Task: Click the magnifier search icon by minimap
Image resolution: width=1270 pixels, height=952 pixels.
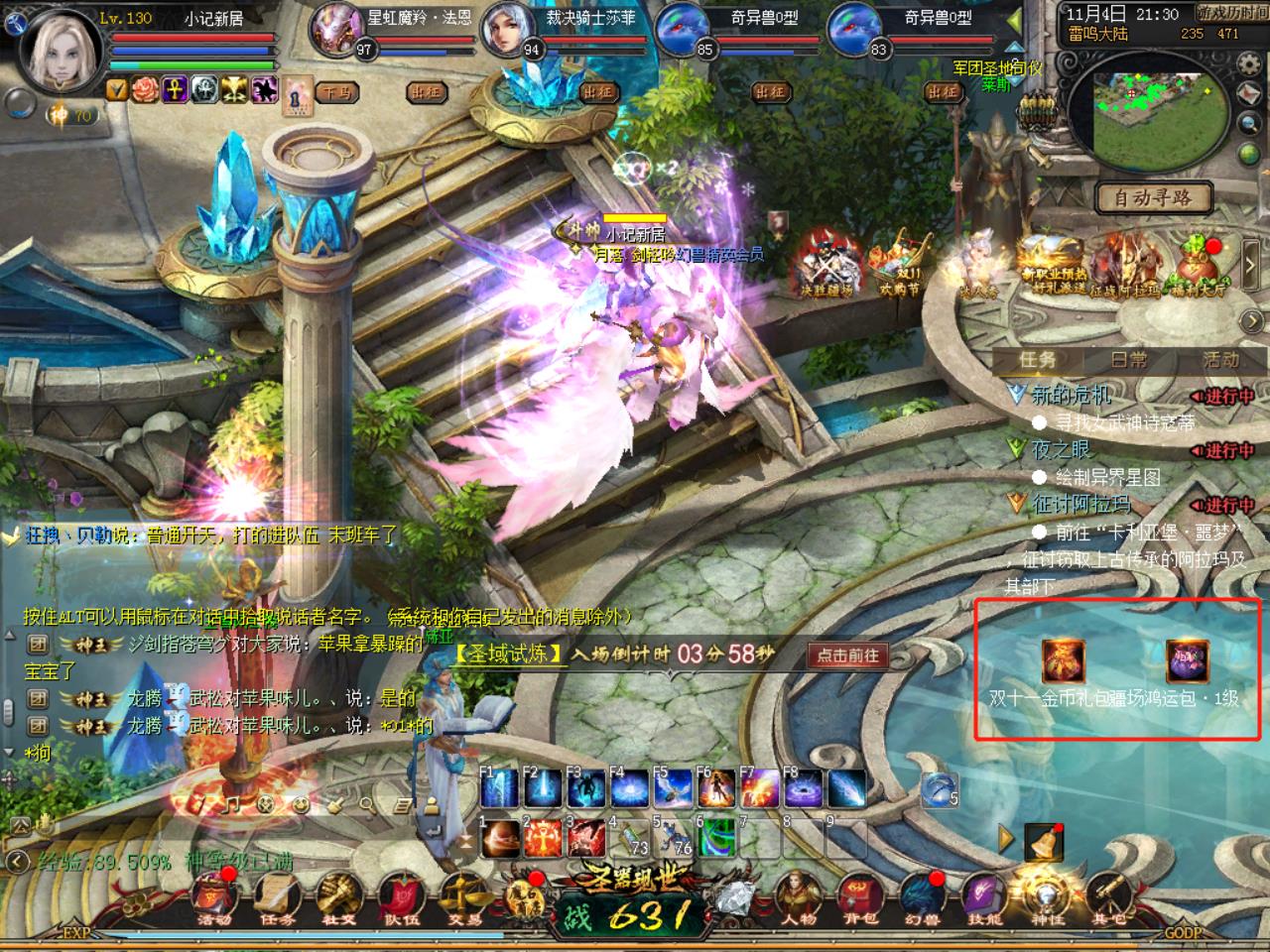Action: coord(1249,123)
